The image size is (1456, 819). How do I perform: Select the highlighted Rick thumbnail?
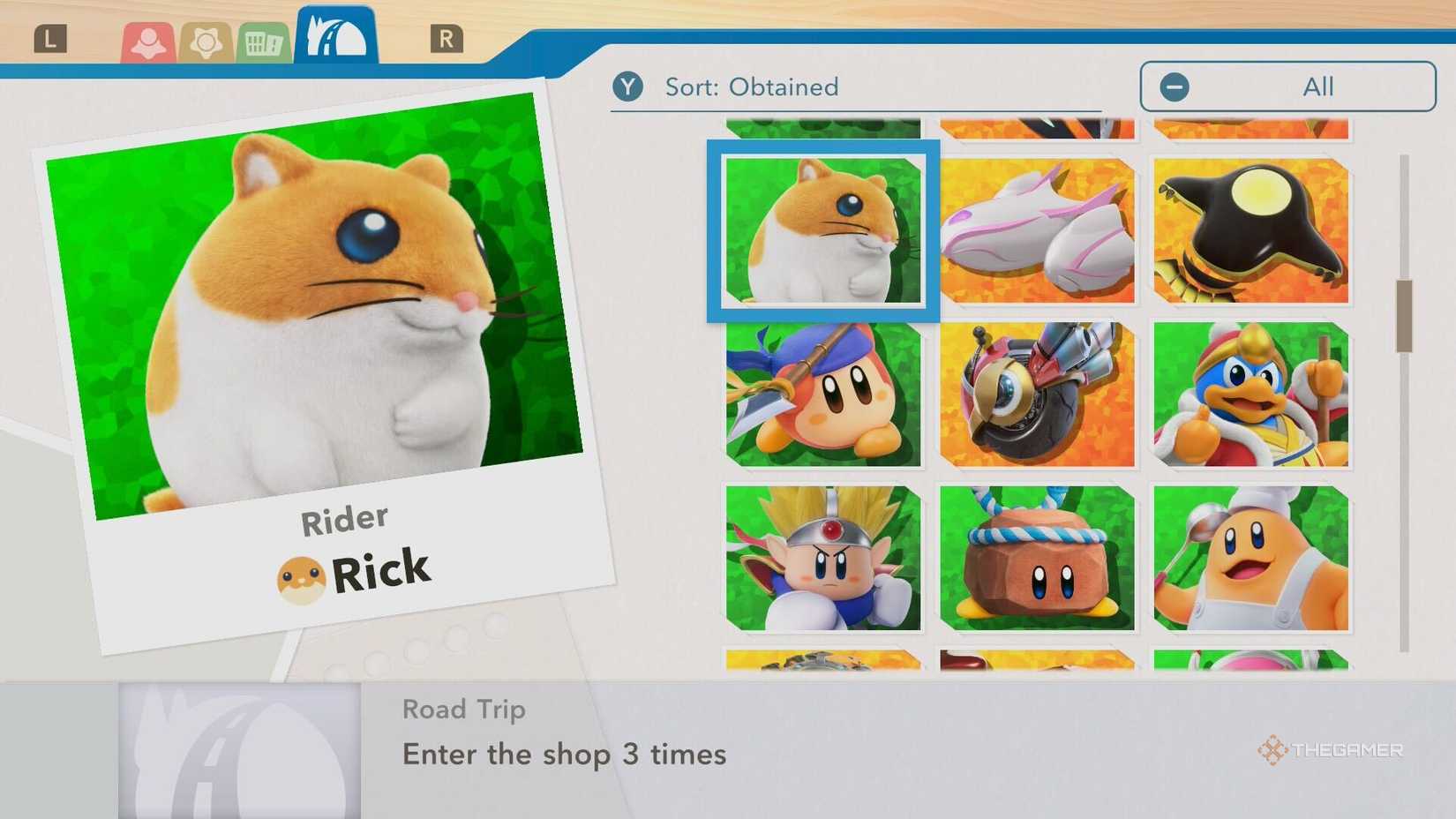pyautogui.click(x=822, y=229)
